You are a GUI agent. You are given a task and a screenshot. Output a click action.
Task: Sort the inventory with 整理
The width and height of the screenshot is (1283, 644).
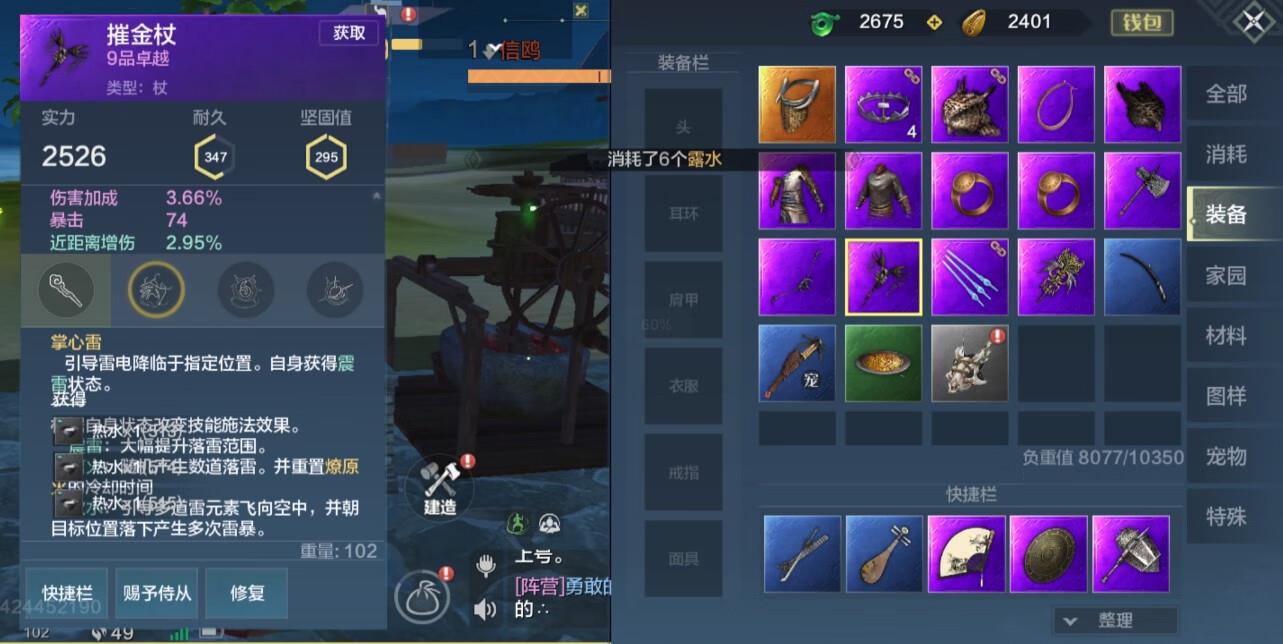coord(1115,620)
